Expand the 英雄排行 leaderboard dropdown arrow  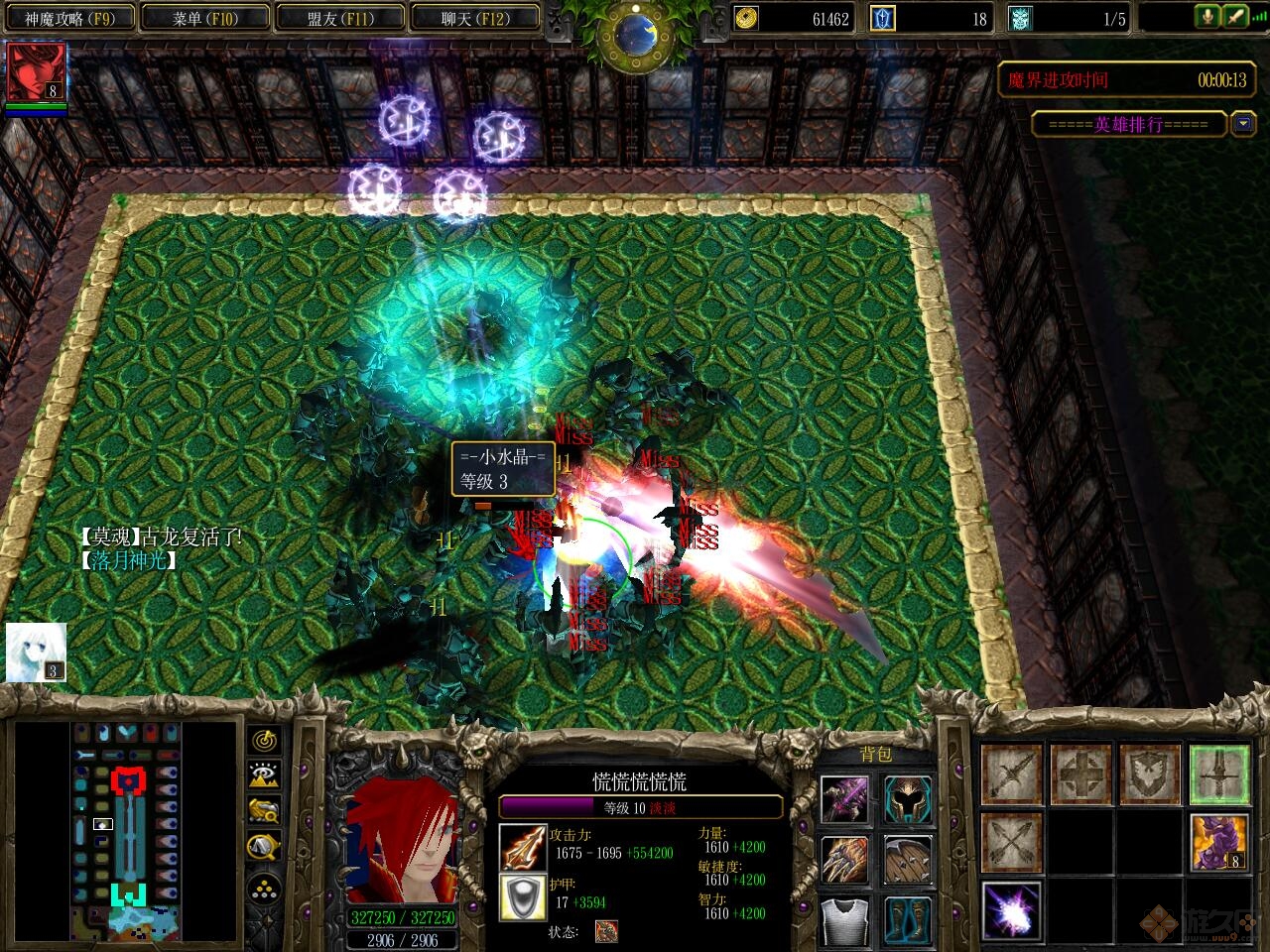point(1243,123)
